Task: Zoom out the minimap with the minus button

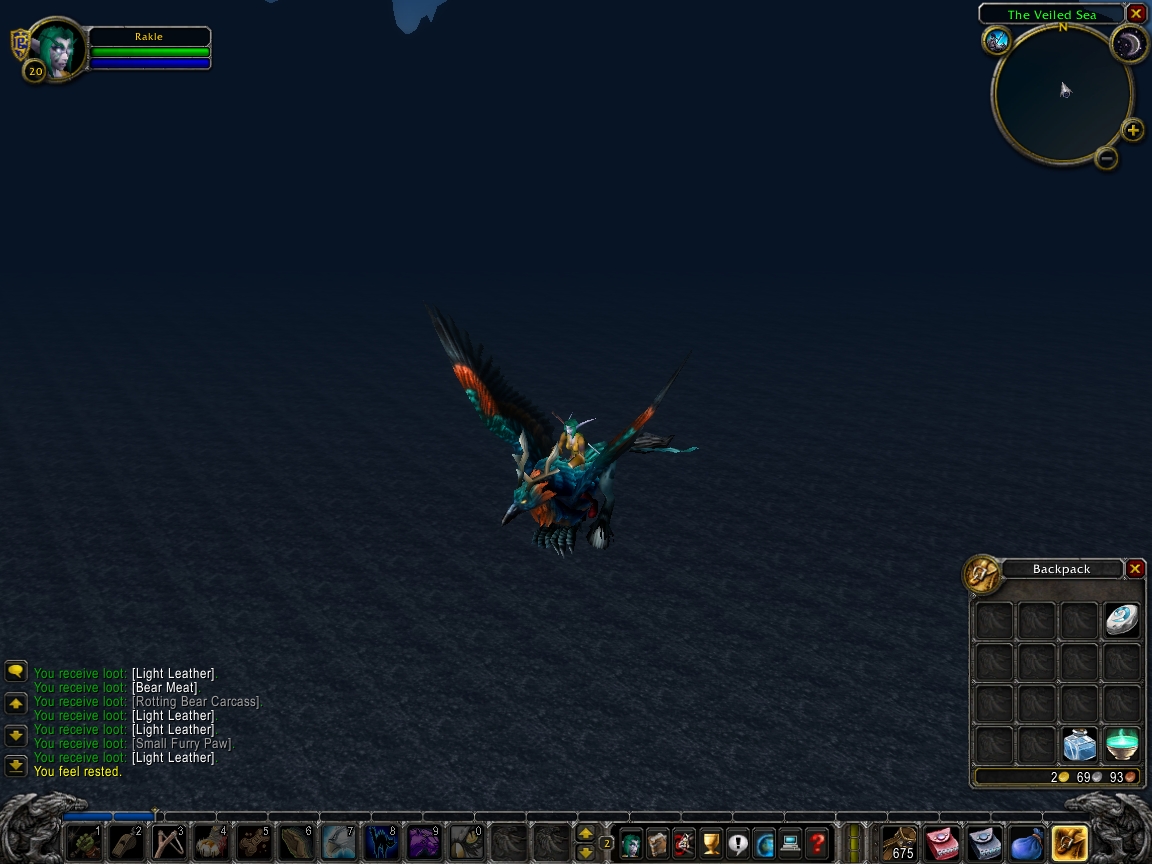Action: coord(1106,158)
